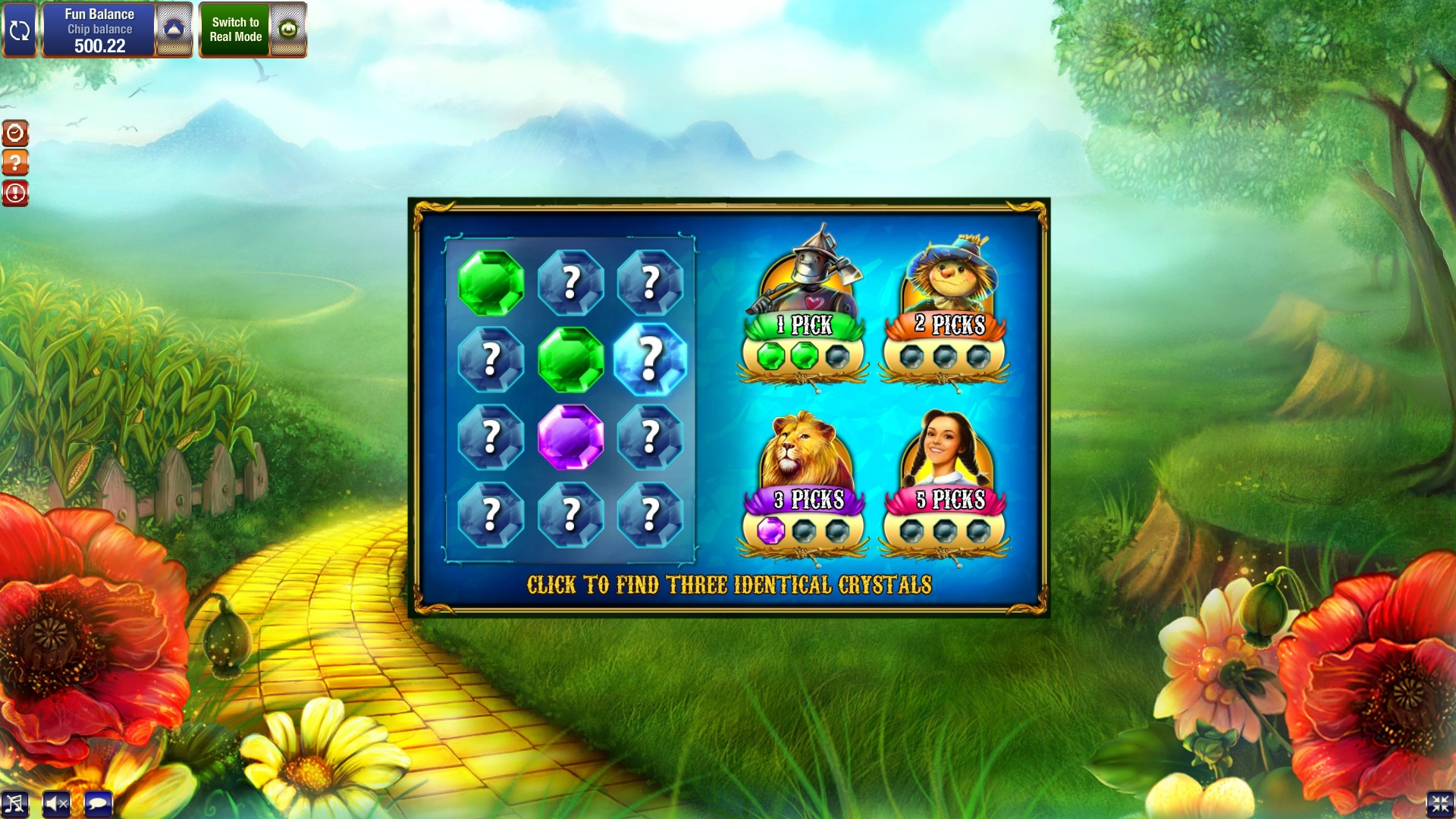This screenshot has height=819, width=1456.
Task: Toggle the muted speaker sound button
Action: [x=56, y=804]
